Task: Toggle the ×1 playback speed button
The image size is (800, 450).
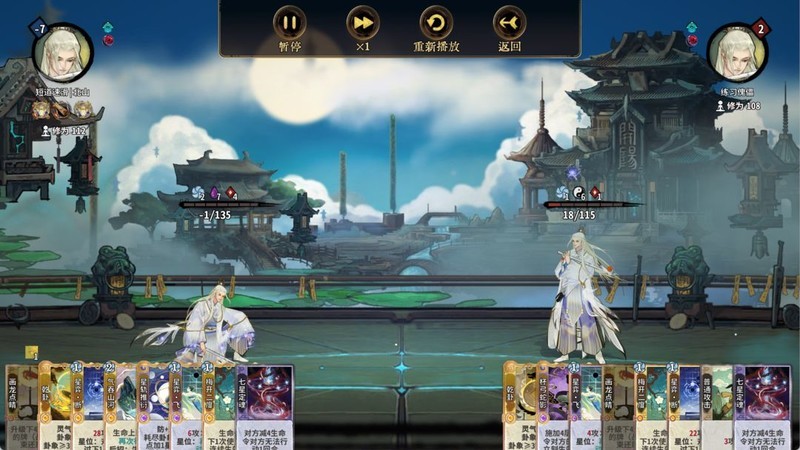Action: coord(363,24)
